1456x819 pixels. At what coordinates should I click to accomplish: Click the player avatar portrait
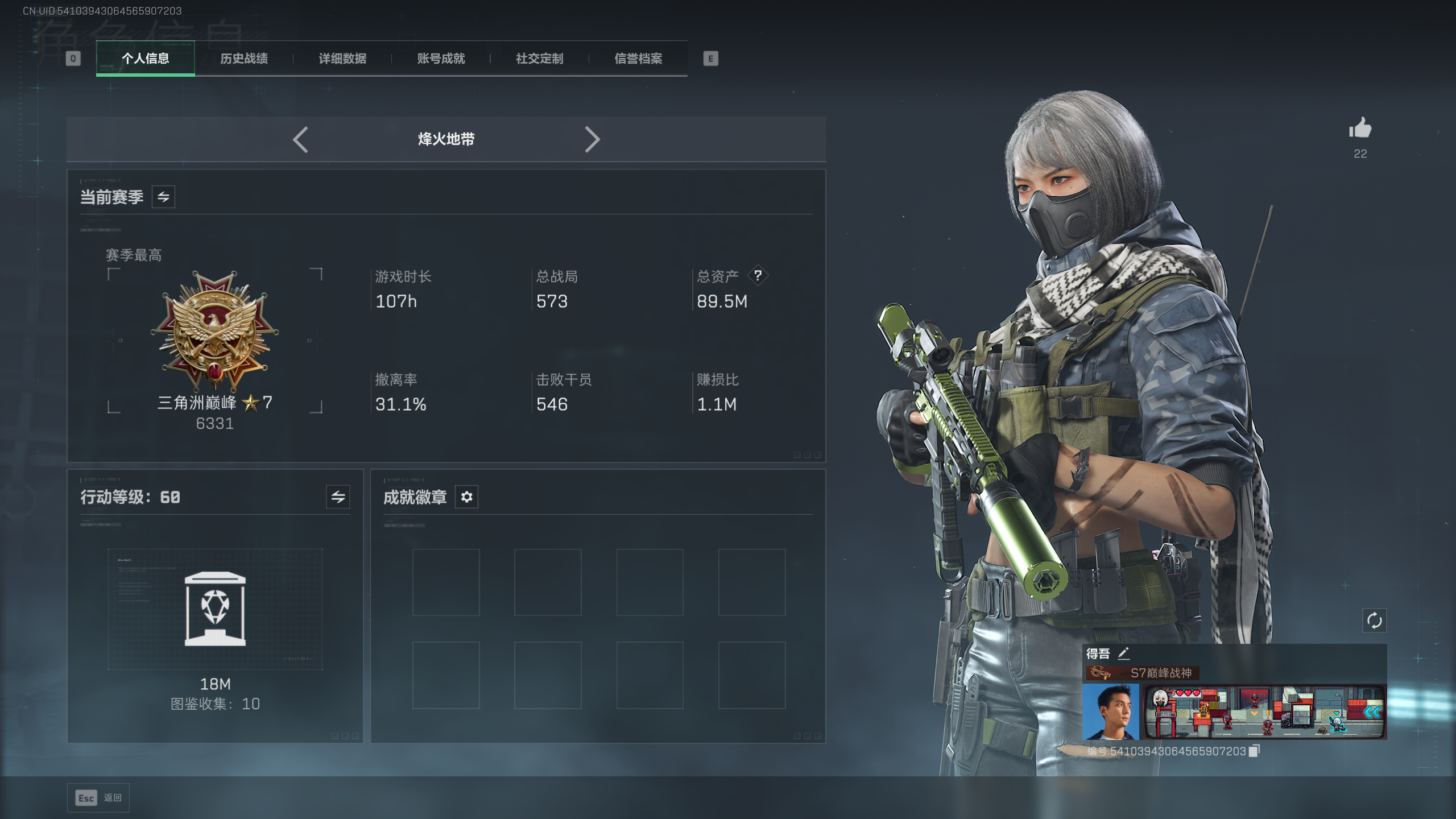pos(1111,712)
